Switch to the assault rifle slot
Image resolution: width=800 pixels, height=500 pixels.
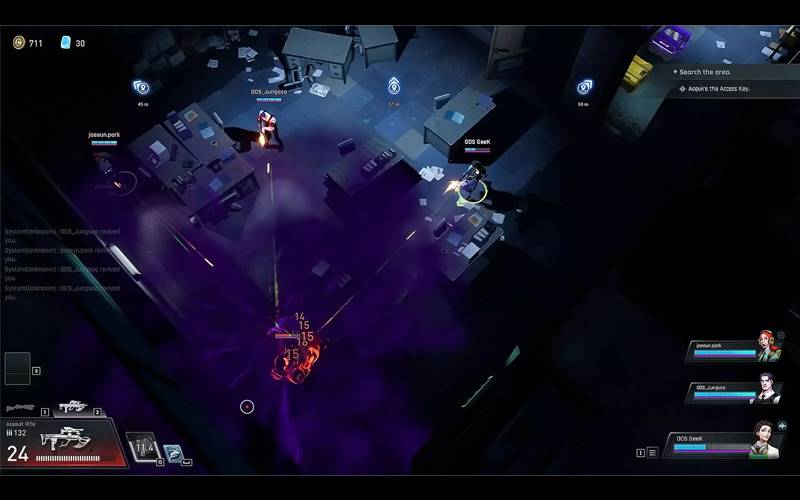72,406
